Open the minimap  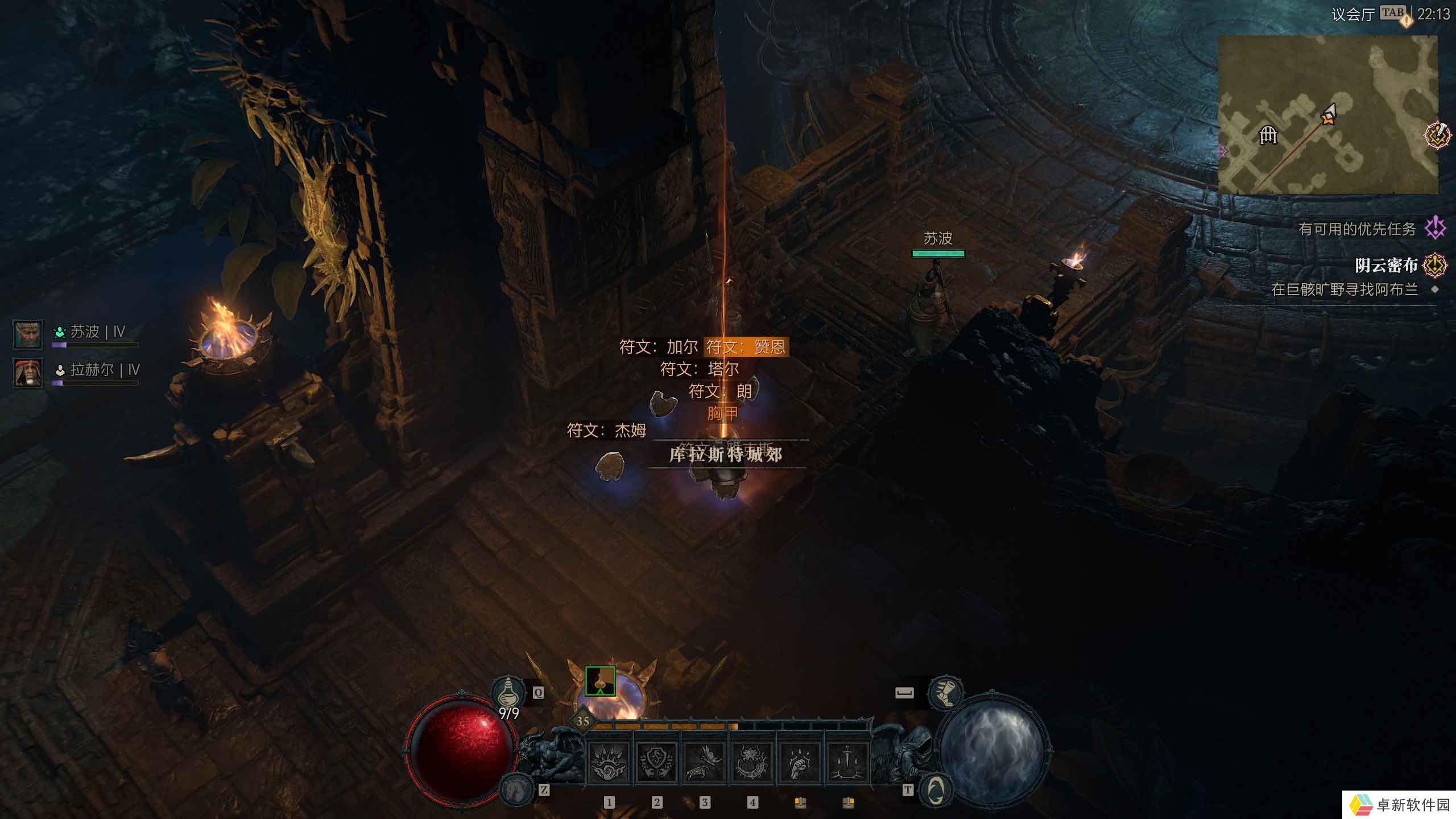[x=1327, y=114]
